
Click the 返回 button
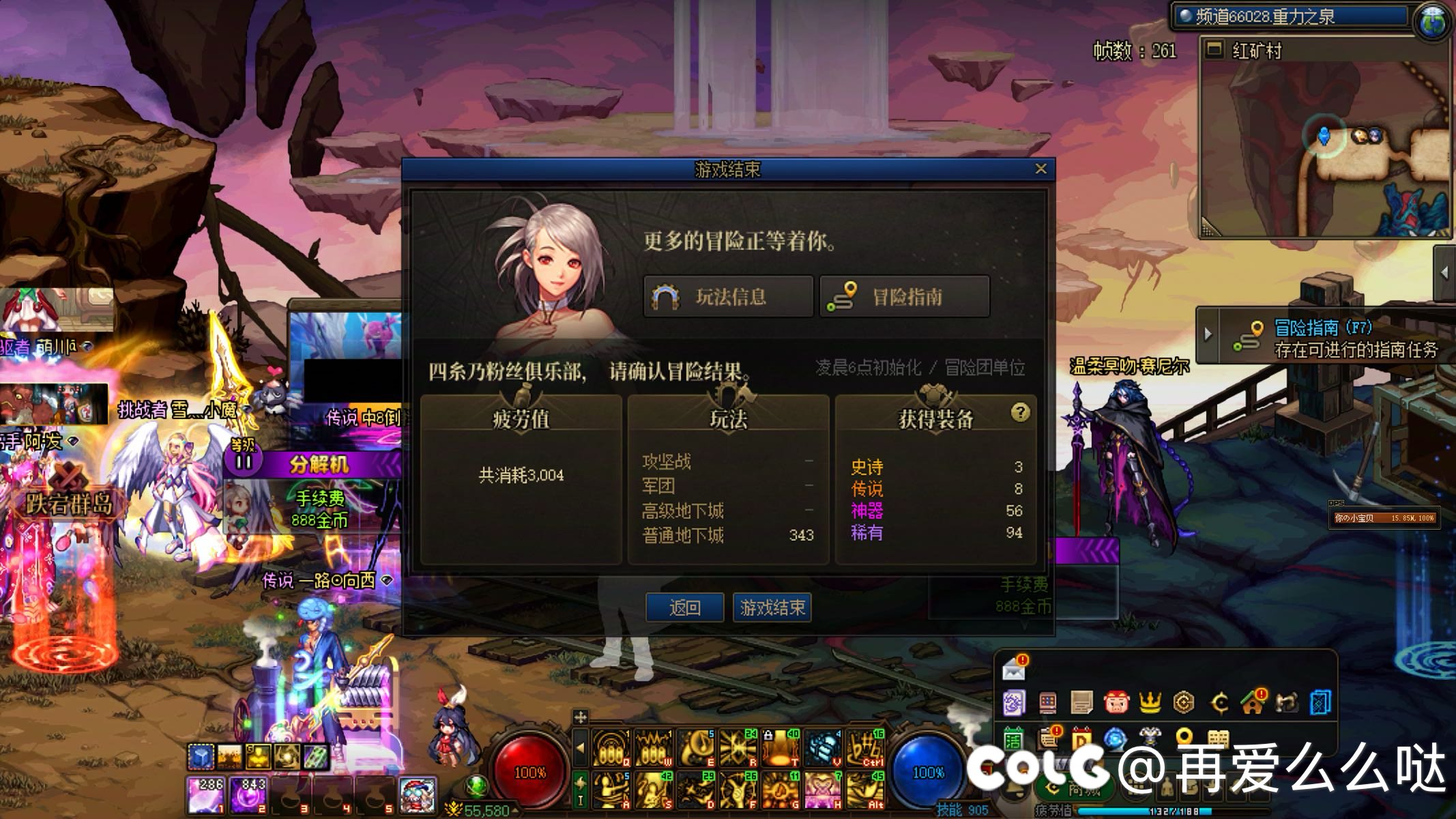[686, 608]
